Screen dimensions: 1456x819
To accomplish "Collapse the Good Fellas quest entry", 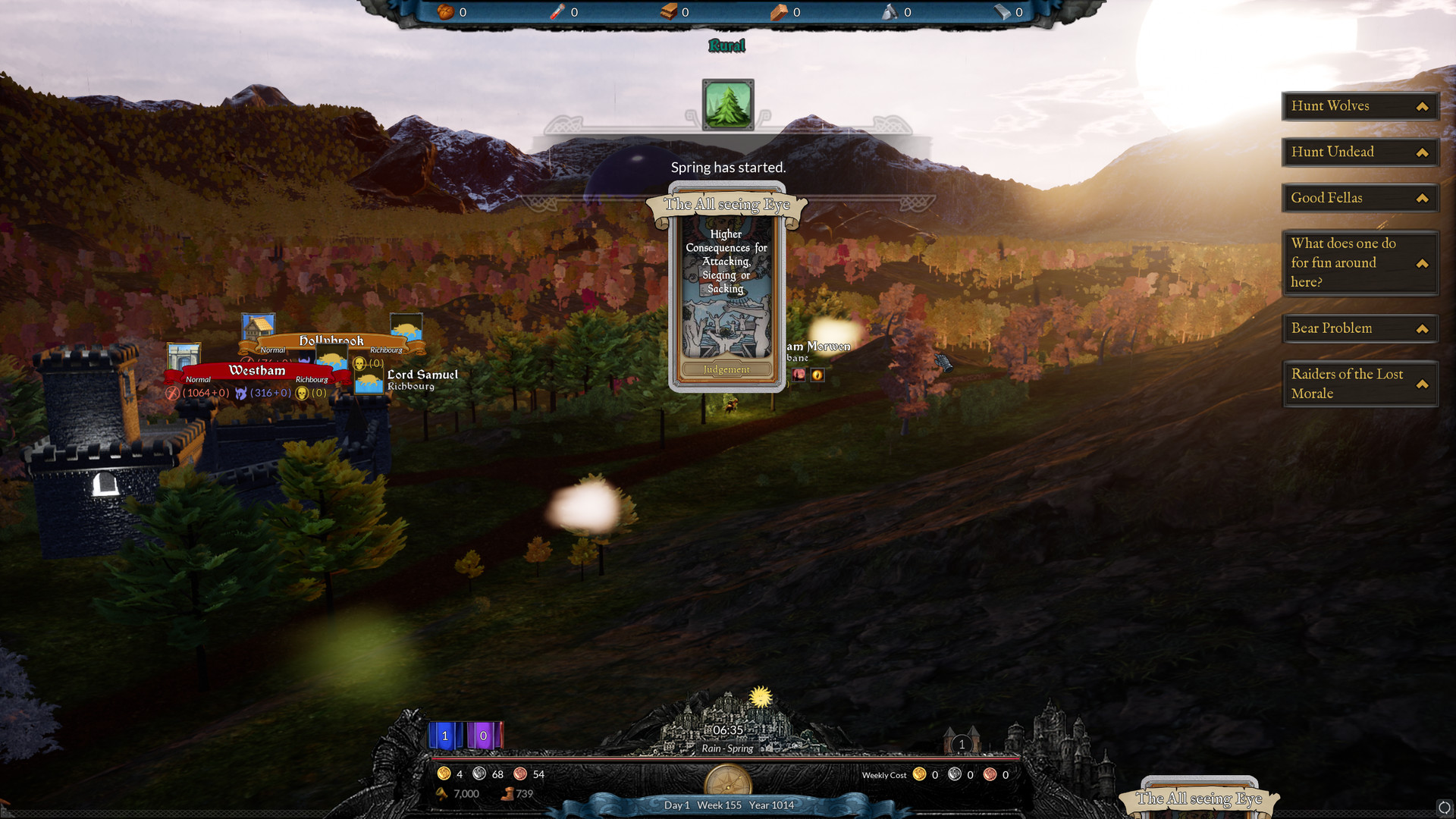I will click(1422, 198).
